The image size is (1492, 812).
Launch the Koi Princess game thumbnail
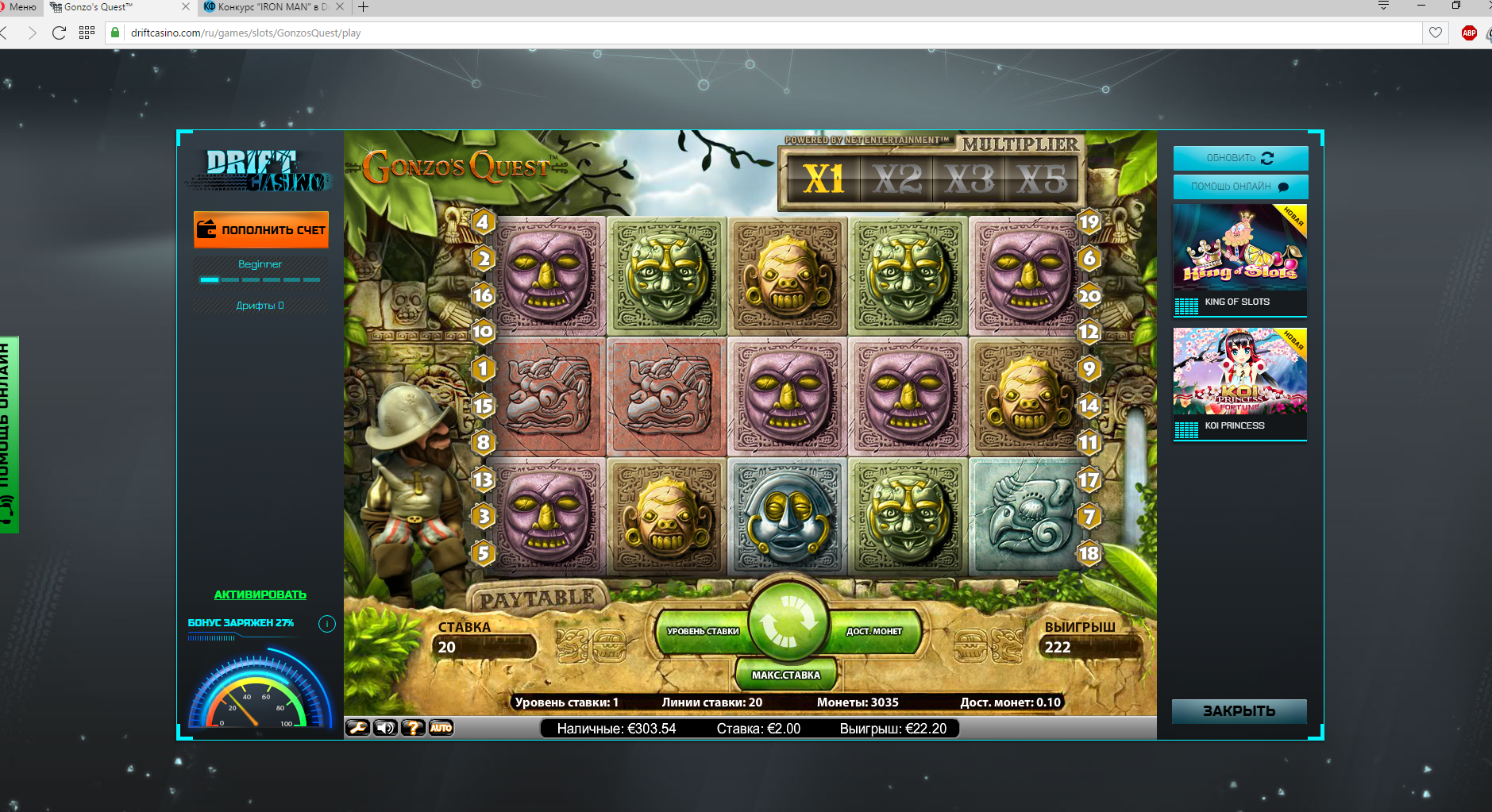pos(1239,371)
